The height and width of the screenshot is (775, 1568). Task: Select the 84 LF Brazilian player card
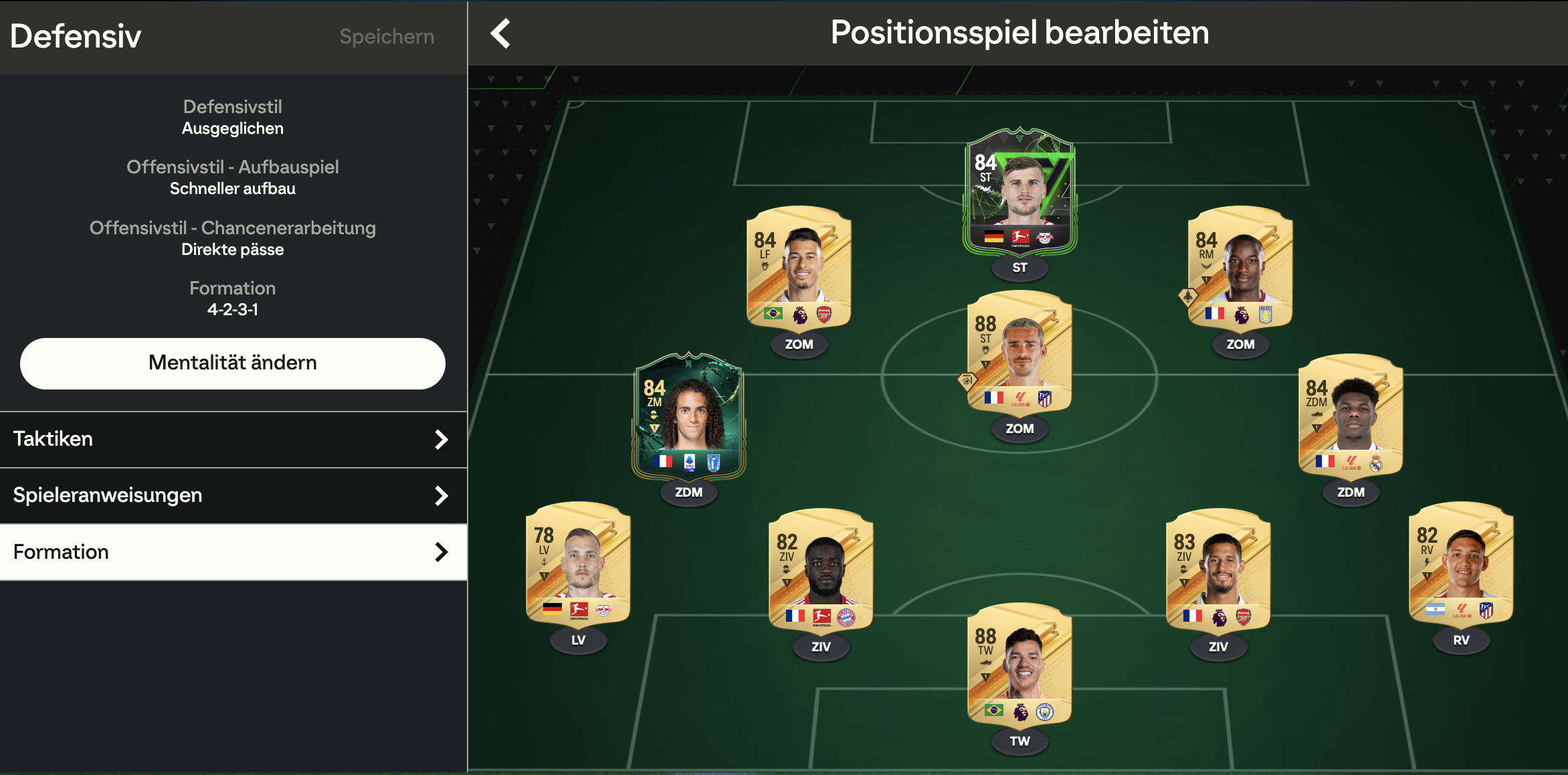pyautogui.click(x=798, y=268)
